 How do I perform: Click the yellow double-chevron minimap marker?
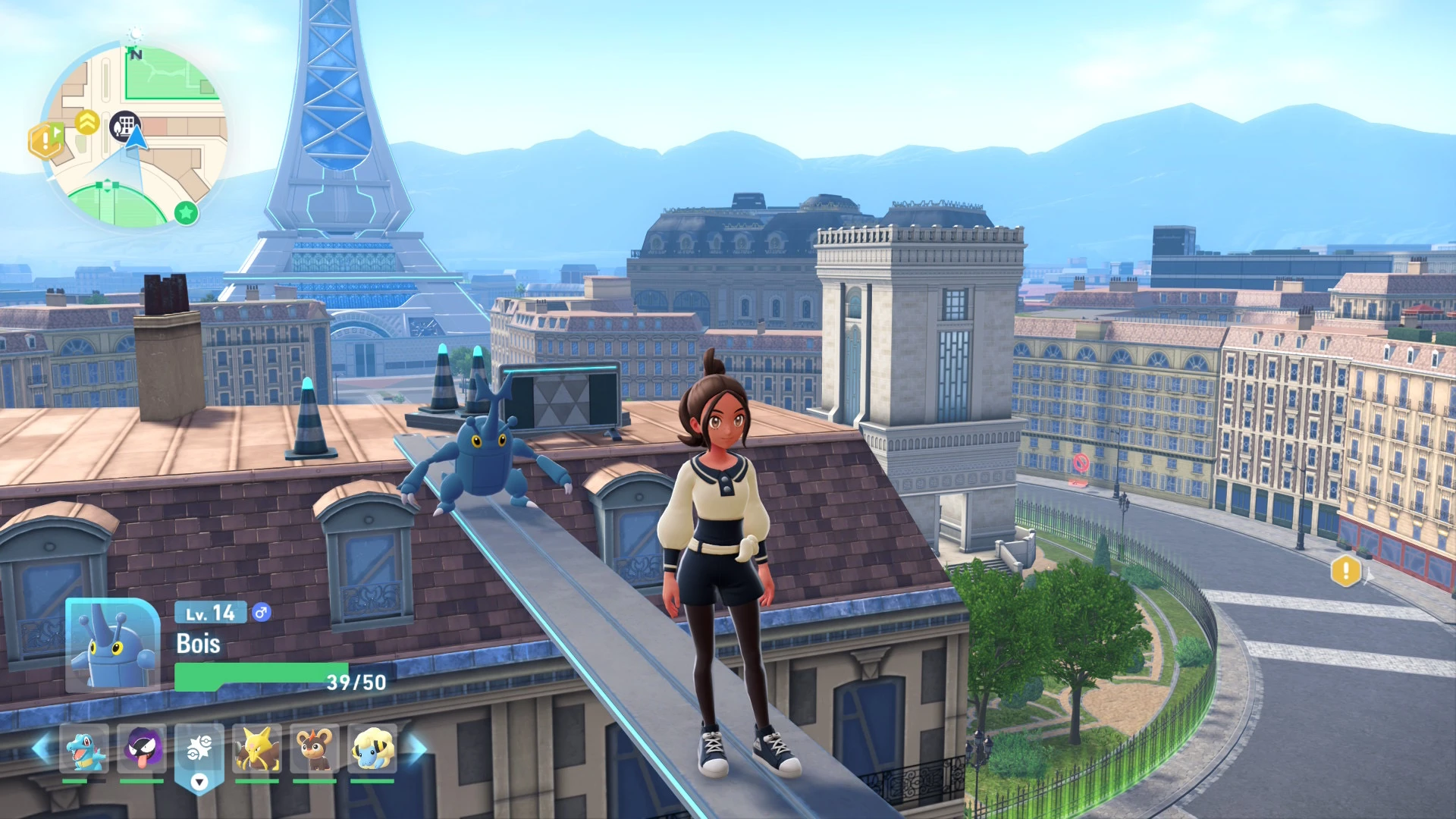(x=88, y=121)
